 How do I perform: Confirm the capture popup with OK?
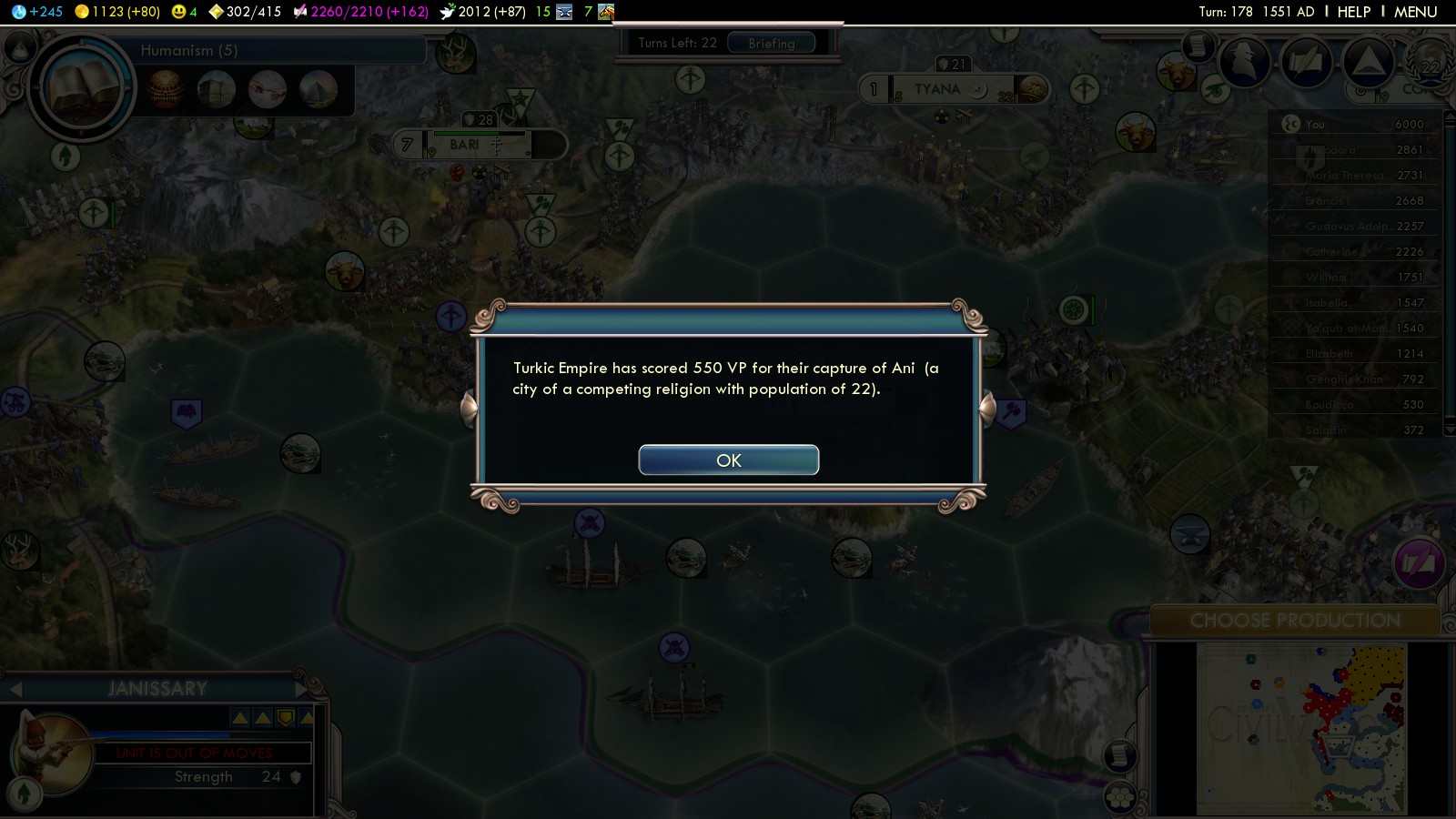tap(728, 460)
